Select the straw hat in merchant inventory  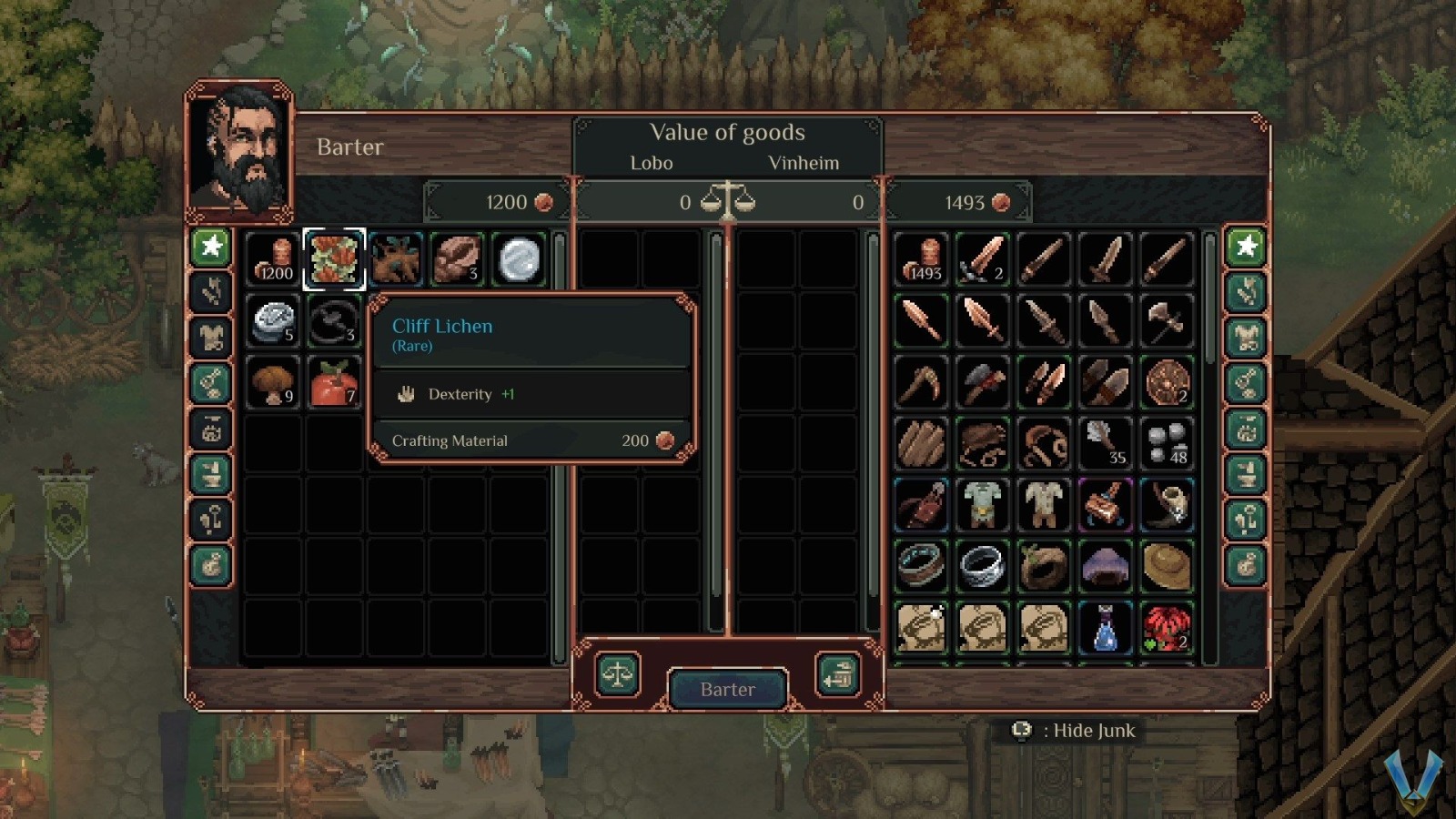pyautogui.click(x=1167, y=566)
